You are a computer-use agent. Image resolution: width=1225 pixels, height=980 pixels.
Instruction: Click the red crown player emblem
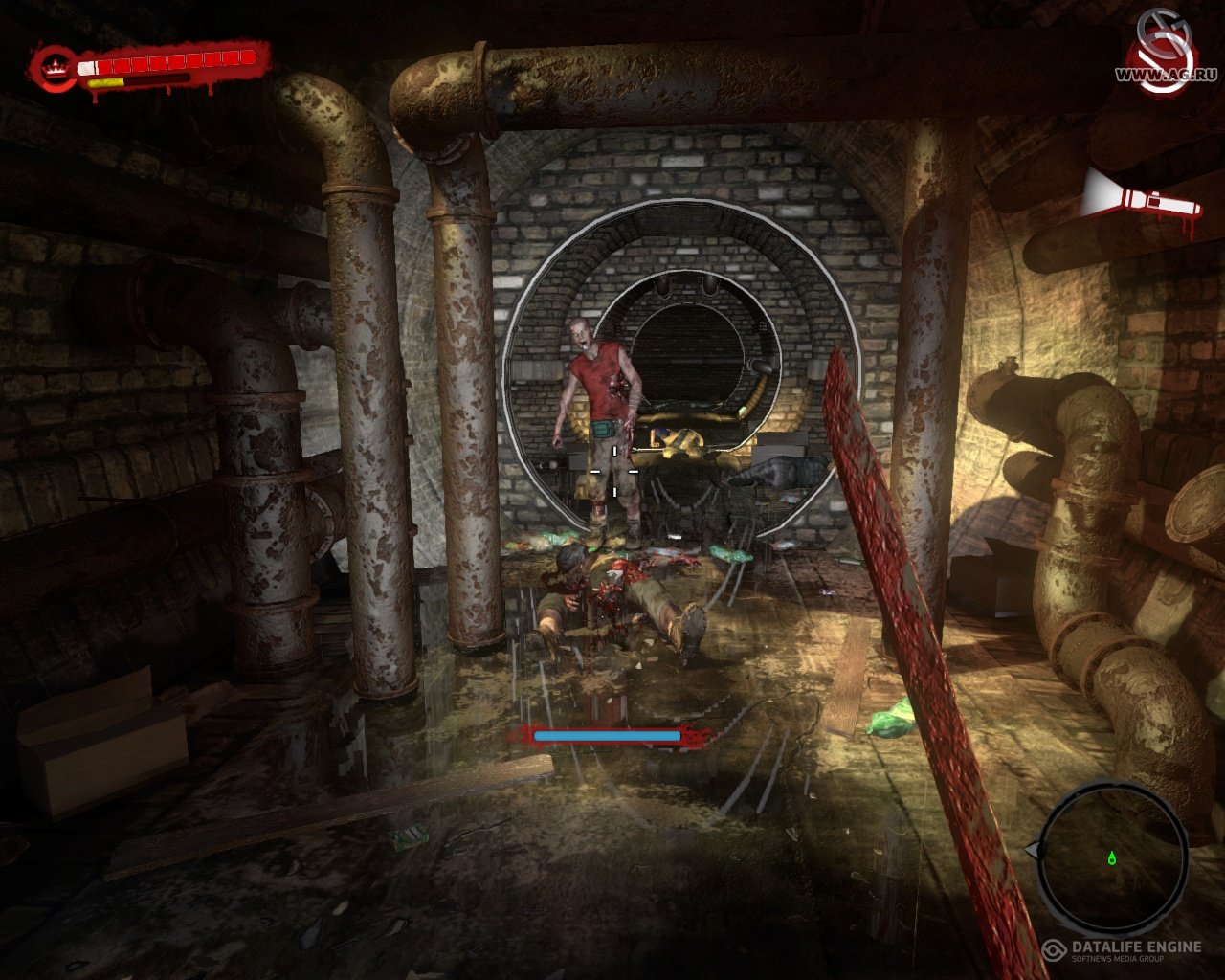click(x=56, y=68)
